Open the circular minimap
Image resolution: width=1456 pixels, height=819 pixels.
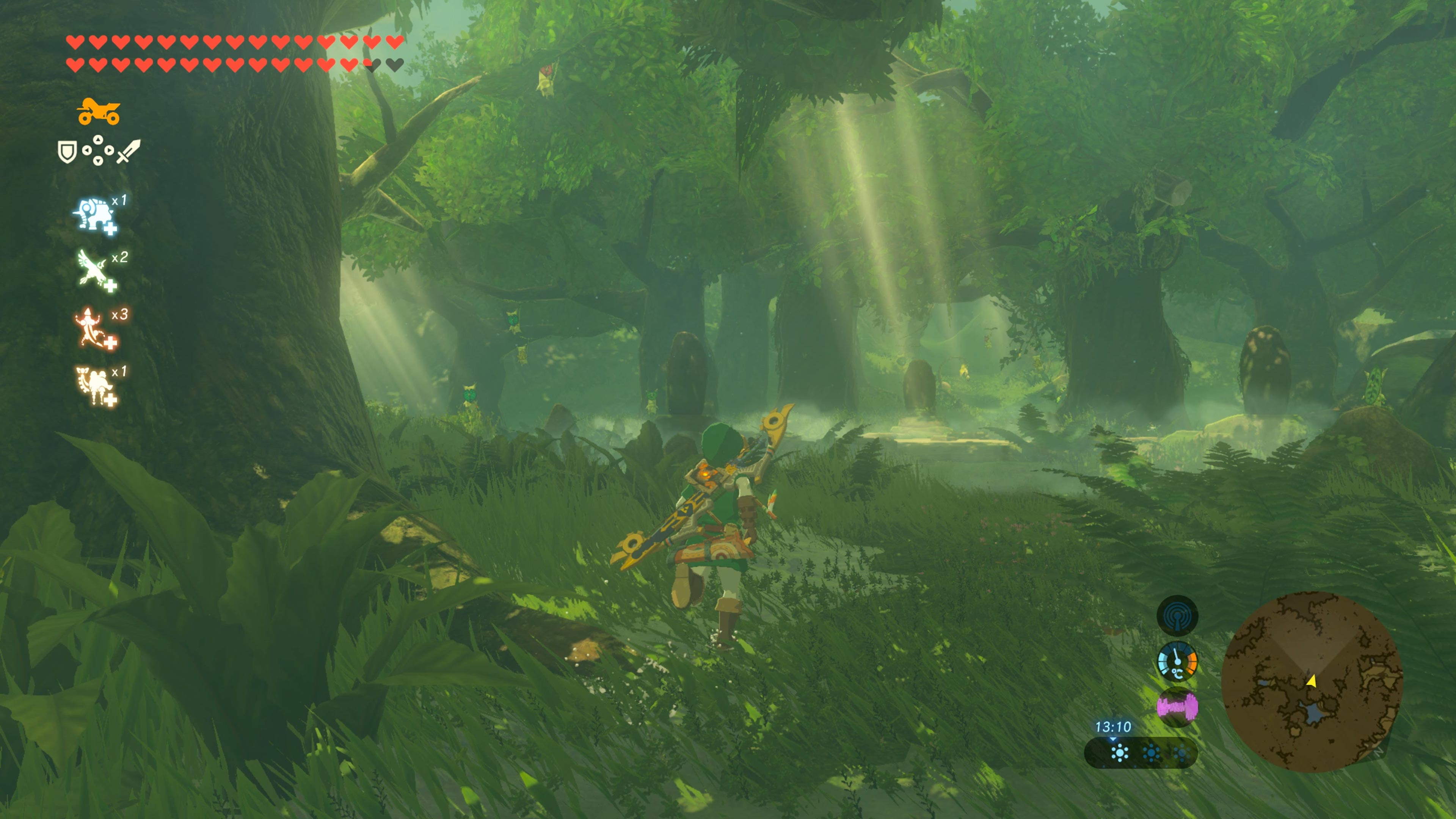tap(1311, 681)
